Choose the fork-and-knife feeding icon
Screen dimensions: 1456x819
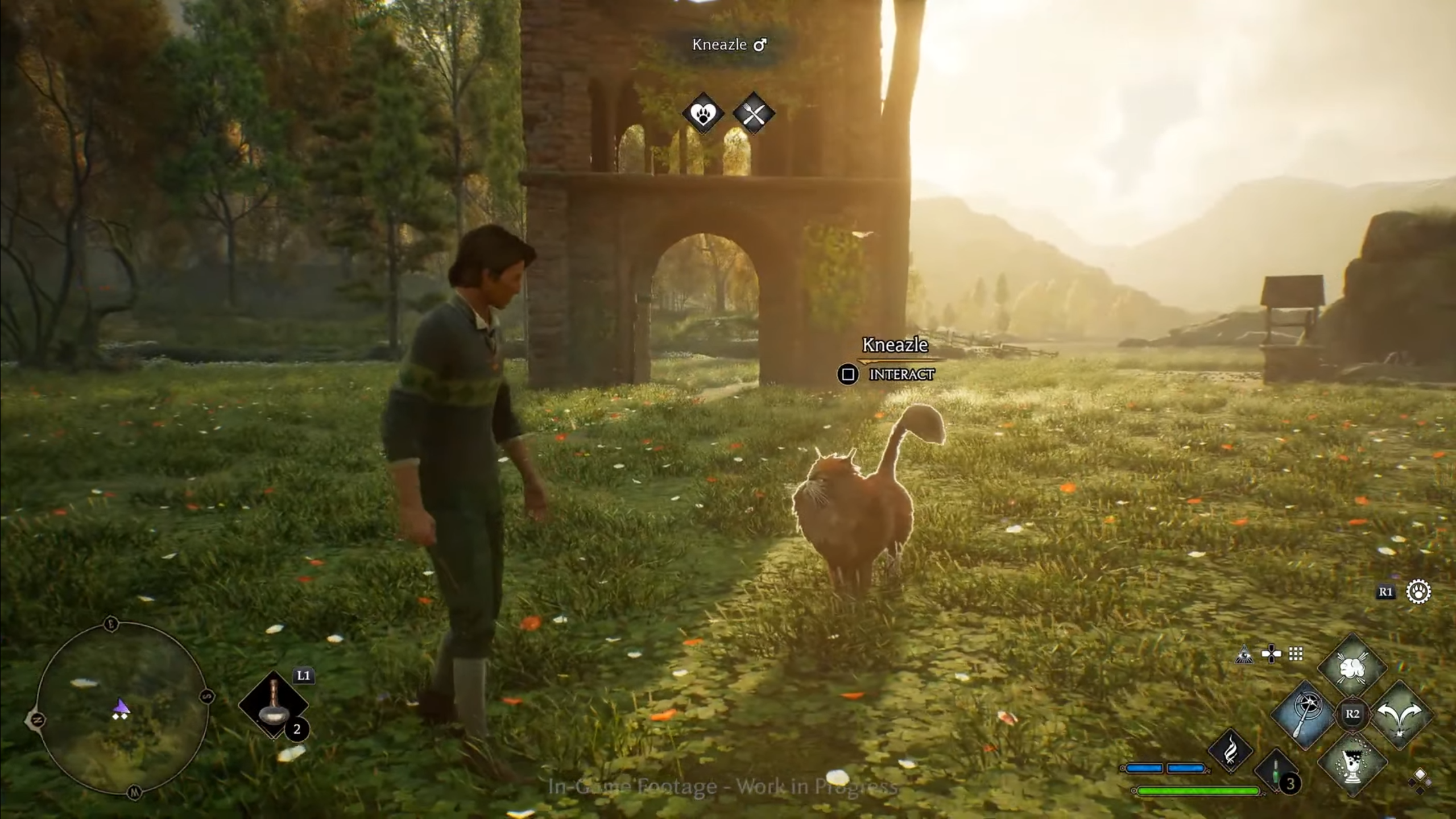pos(754,114)
